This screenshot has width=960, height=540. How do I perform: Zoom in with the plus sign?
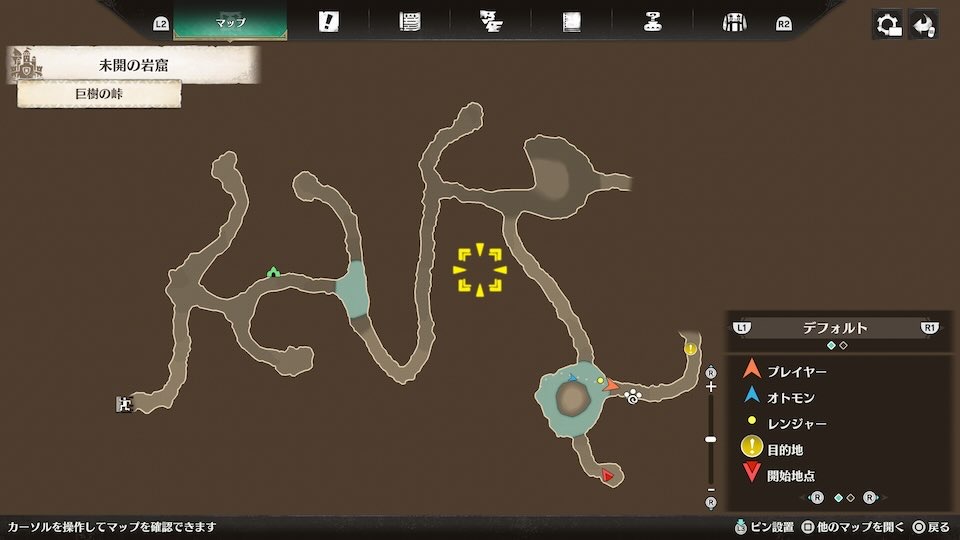point(711,386)
